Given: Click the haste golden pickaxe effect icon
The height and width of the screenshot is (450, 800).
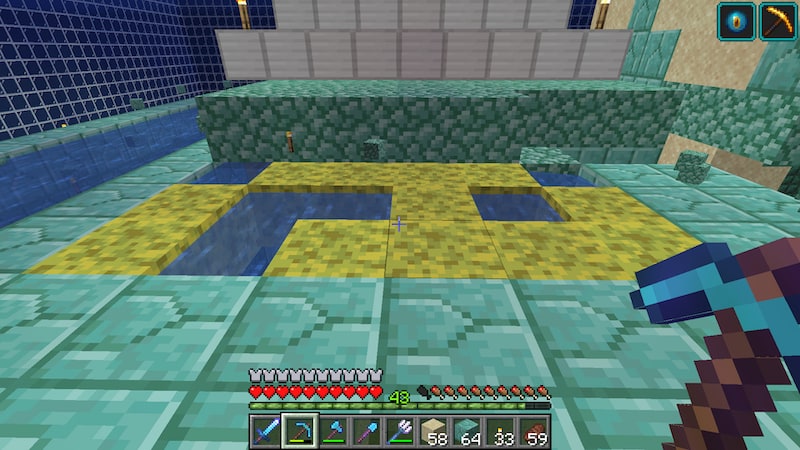Looking at the screenshot, I should point(777,21).
